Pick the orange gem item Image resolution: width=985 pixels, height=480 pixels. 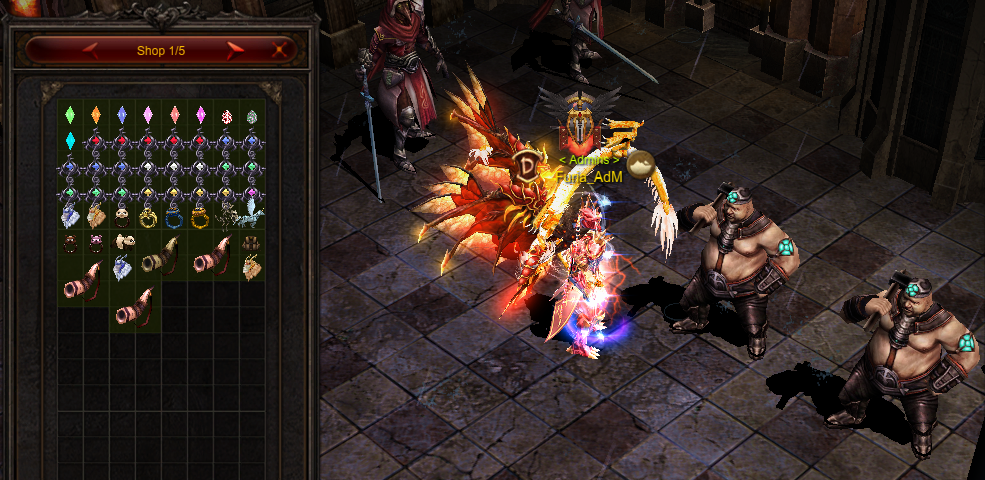click(x=96, y=115)
